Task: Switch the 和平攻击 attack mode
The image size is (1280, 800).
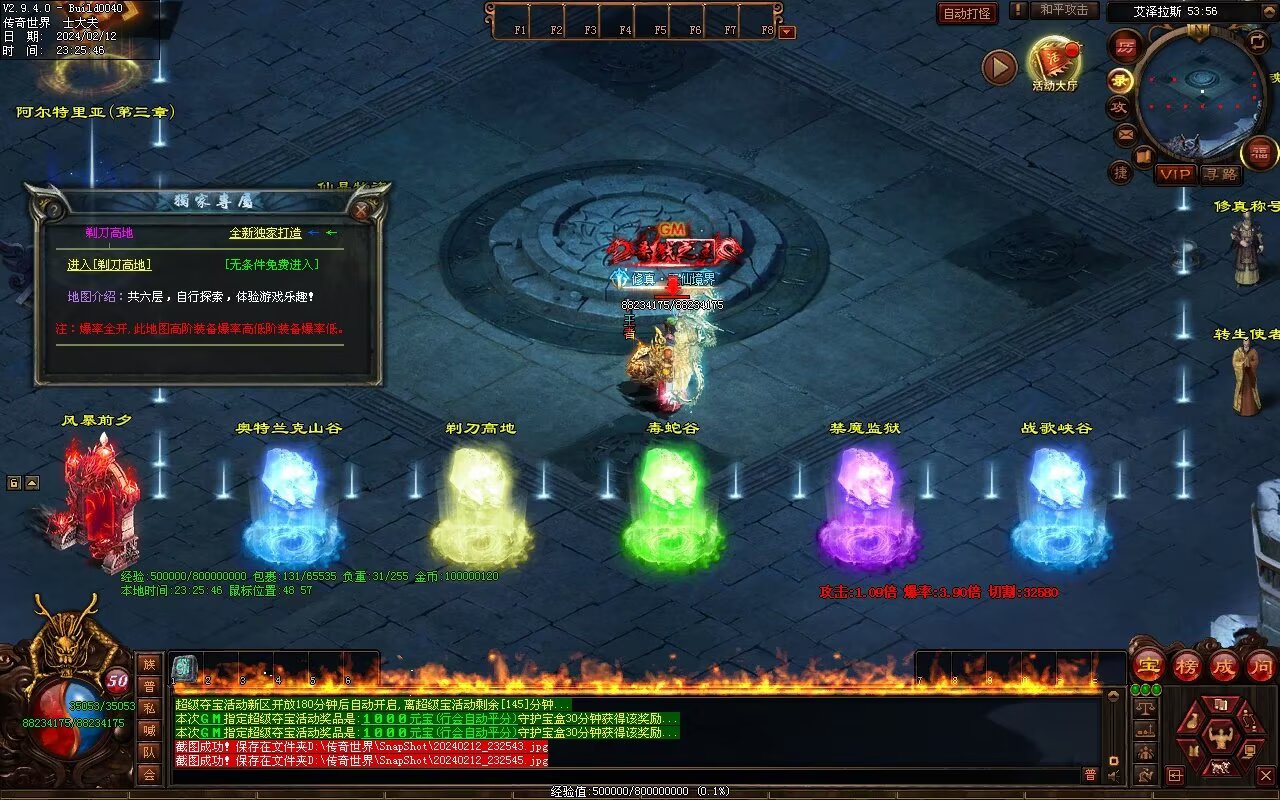Action: (1064, 10)
